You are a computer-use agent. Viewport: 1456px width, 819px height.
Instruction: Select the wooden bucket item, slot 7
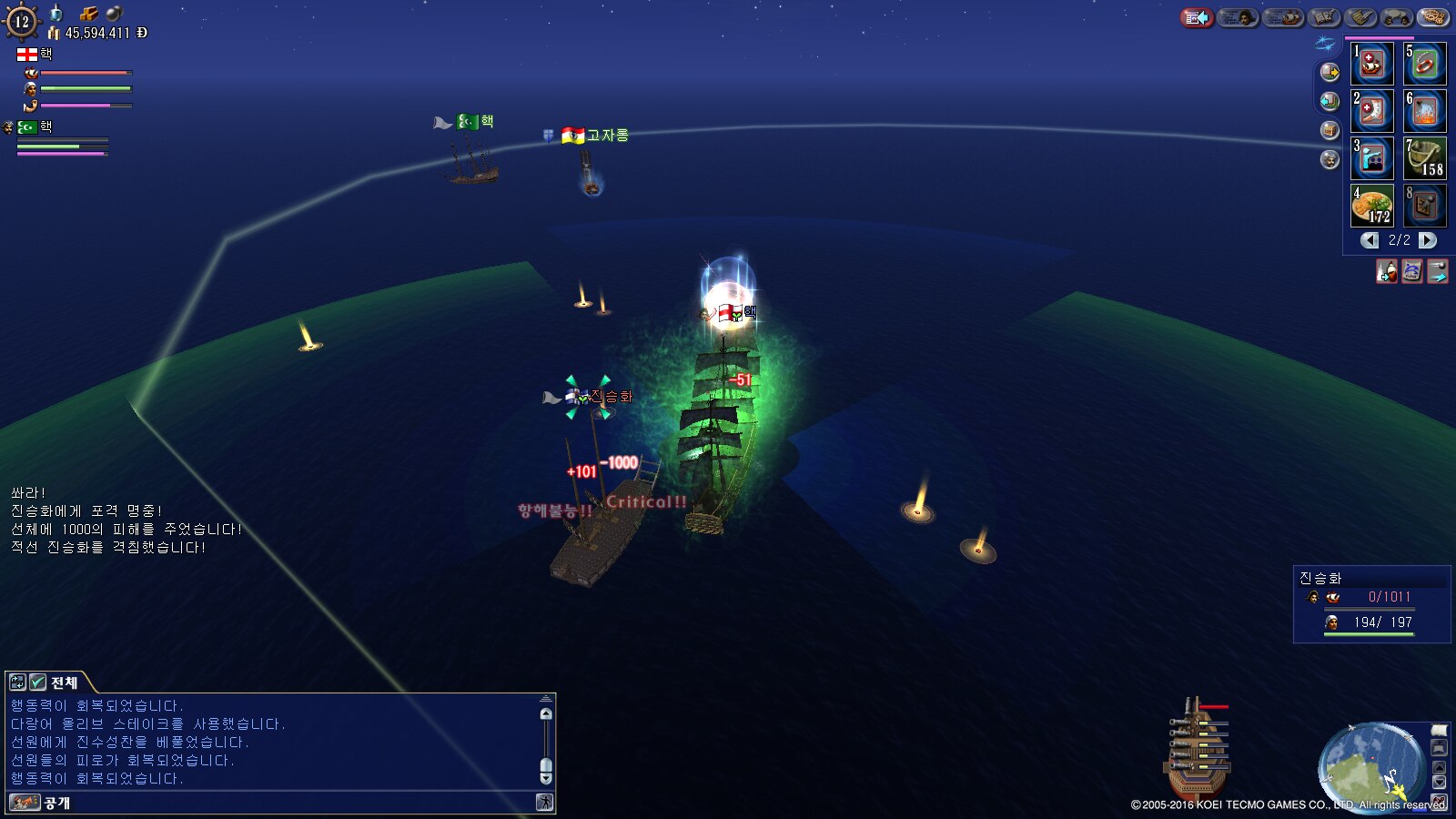click(x=1425, y=158)
